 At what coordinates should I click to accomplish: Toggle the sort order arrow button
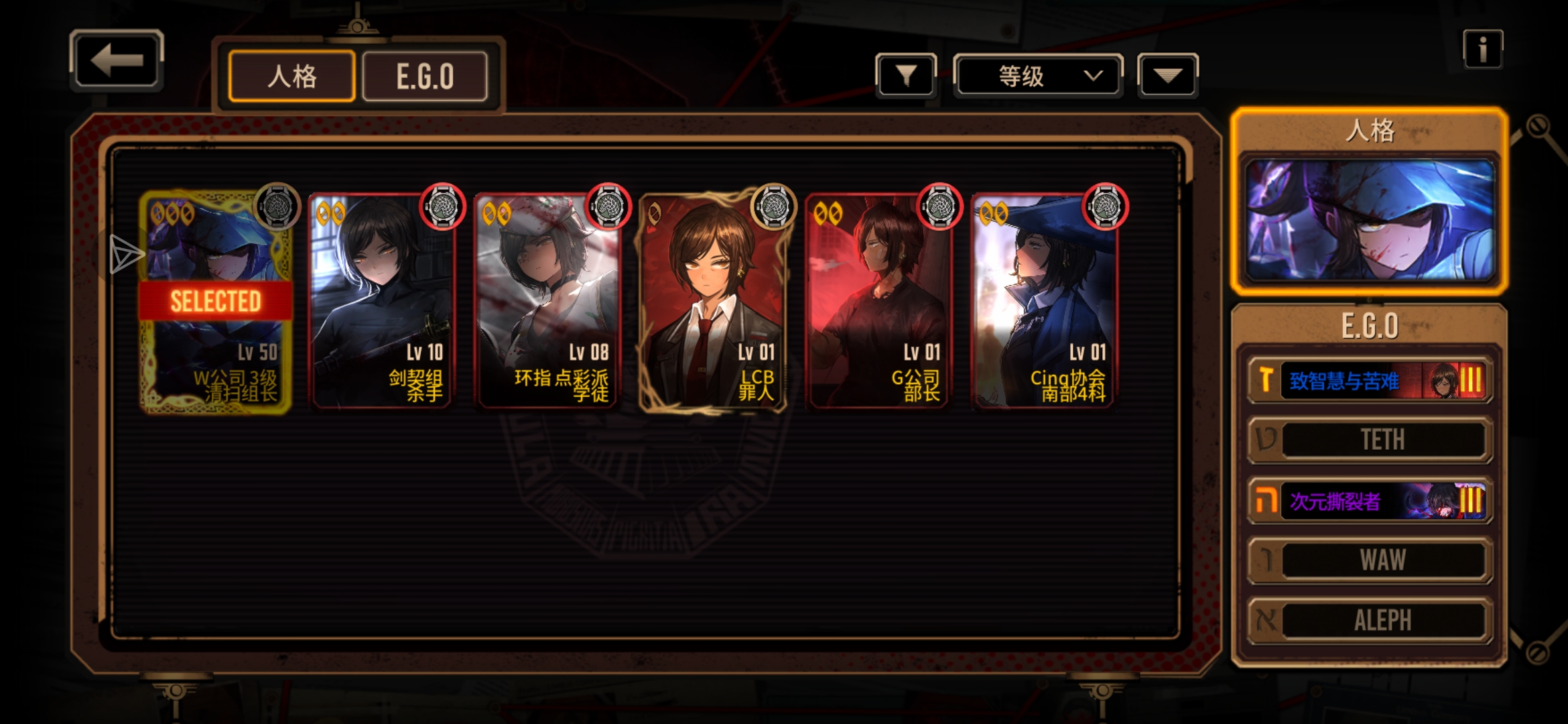tap(1167, 76)
